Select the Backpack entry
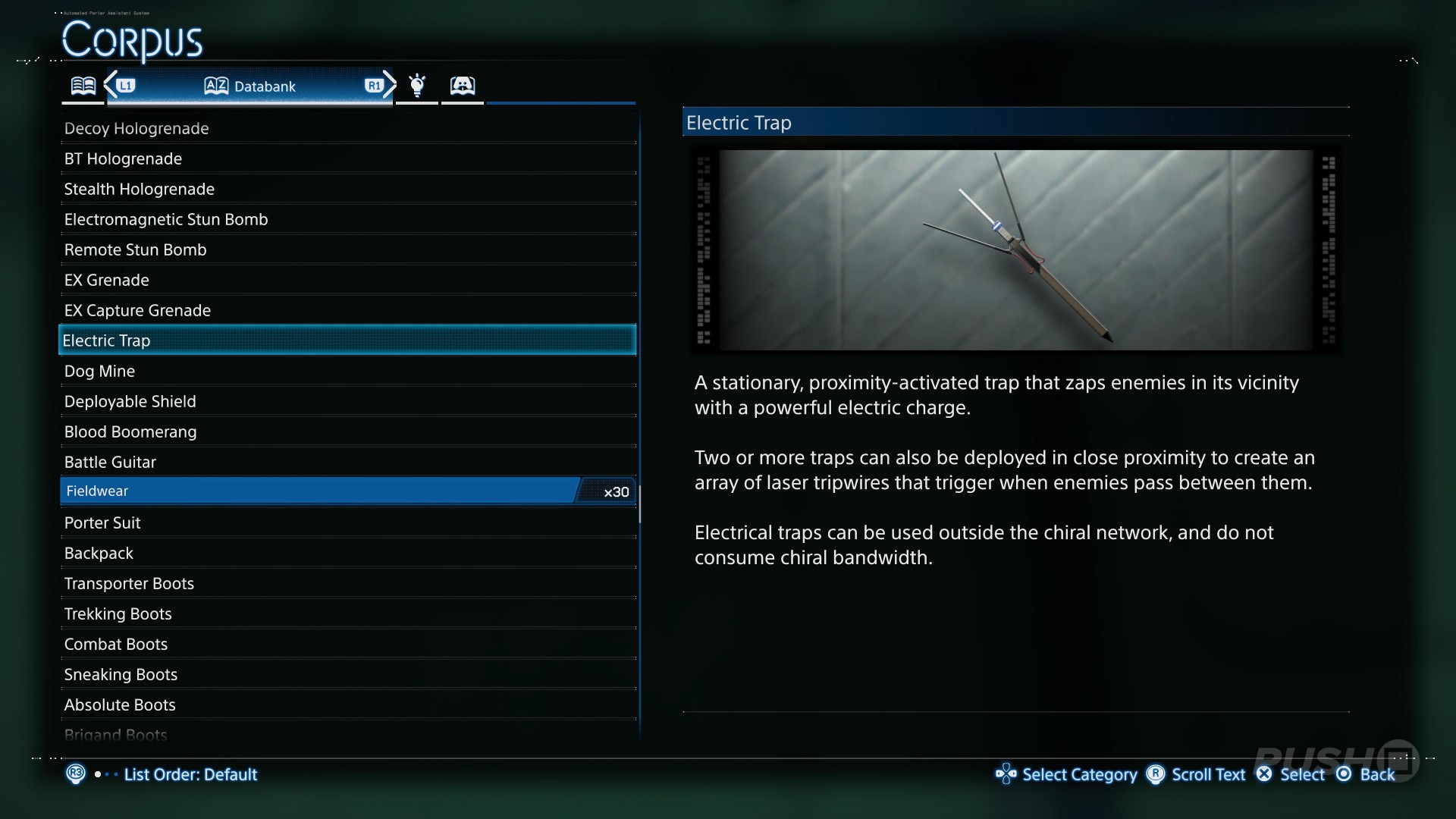 (99, 553)
